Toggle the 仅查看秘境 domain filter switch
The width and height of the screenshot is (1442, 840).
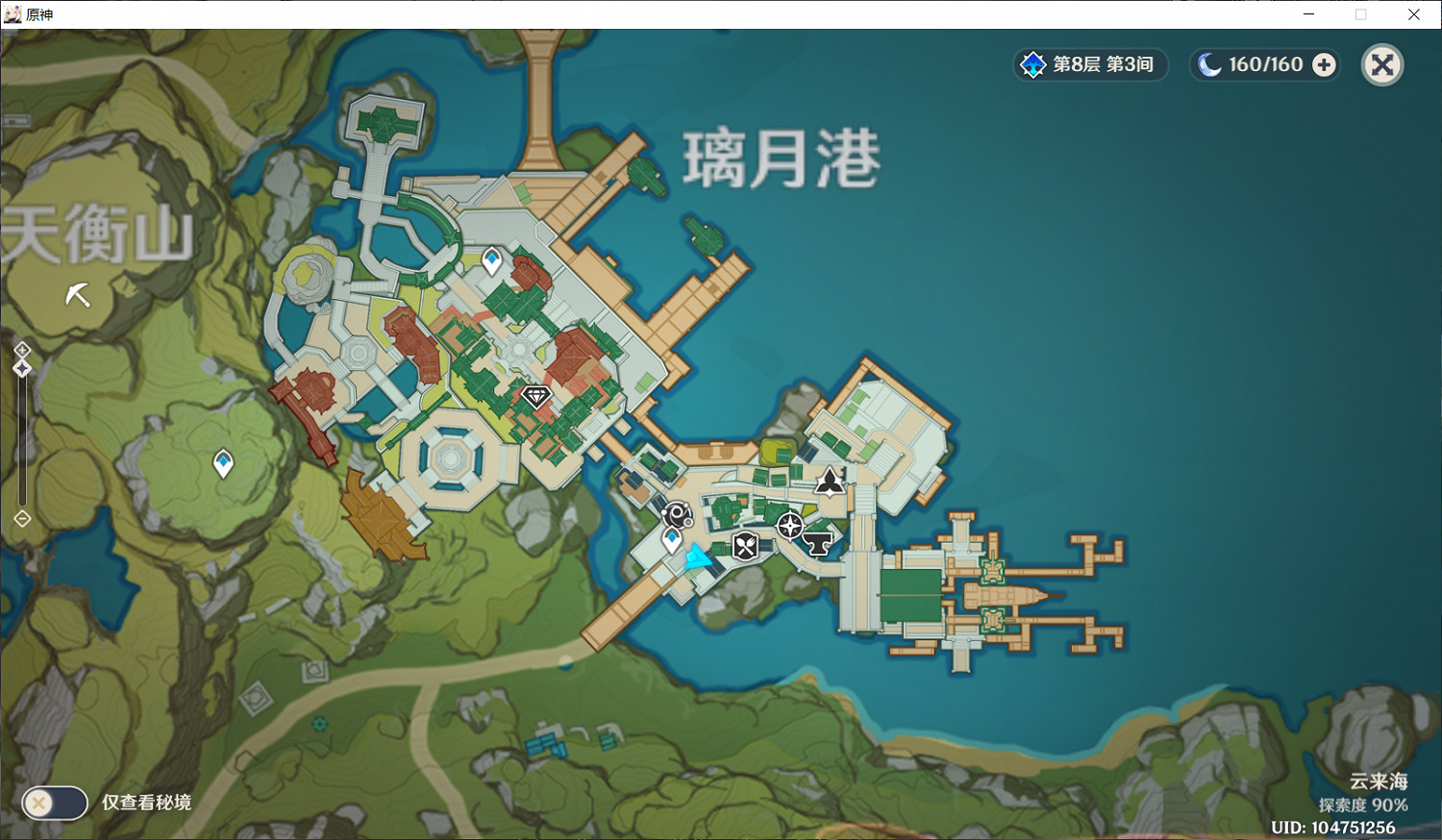tap(55, 803)
